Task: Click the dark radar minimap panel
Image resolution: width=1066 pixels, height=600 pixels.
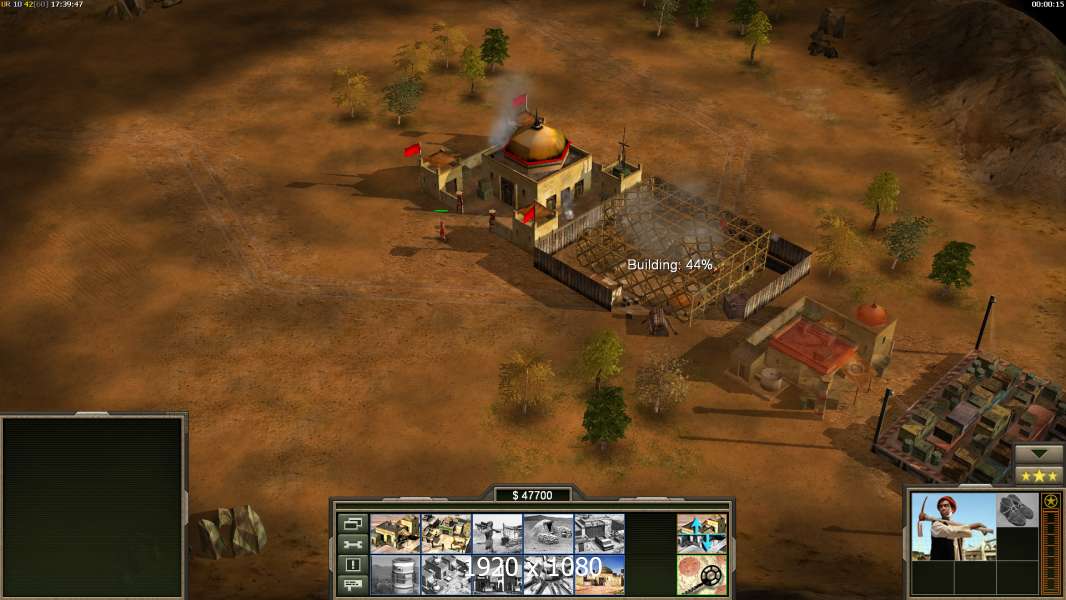Action: (93, 507)
